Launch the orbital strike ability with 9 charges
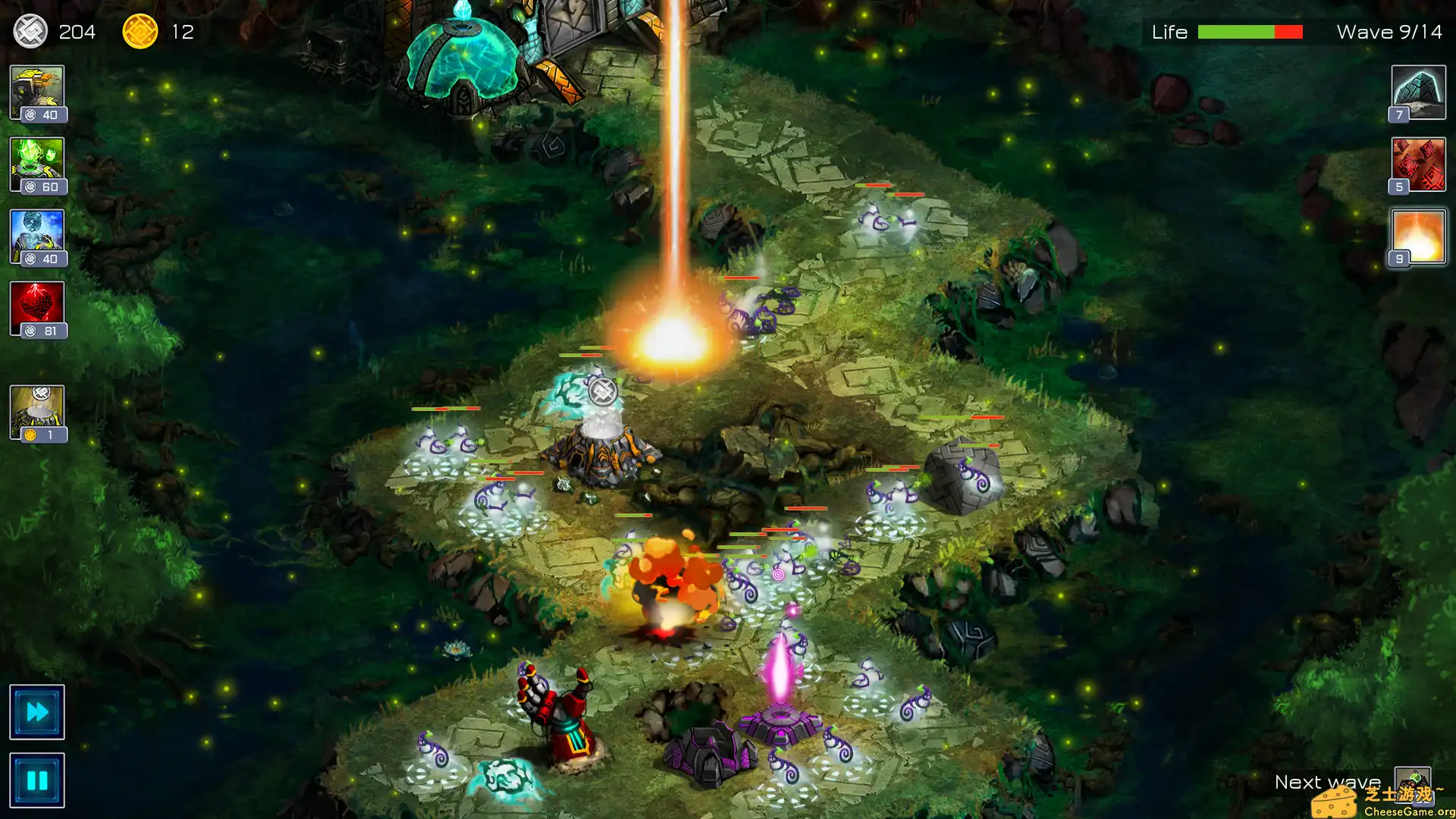 [1417, 236]
